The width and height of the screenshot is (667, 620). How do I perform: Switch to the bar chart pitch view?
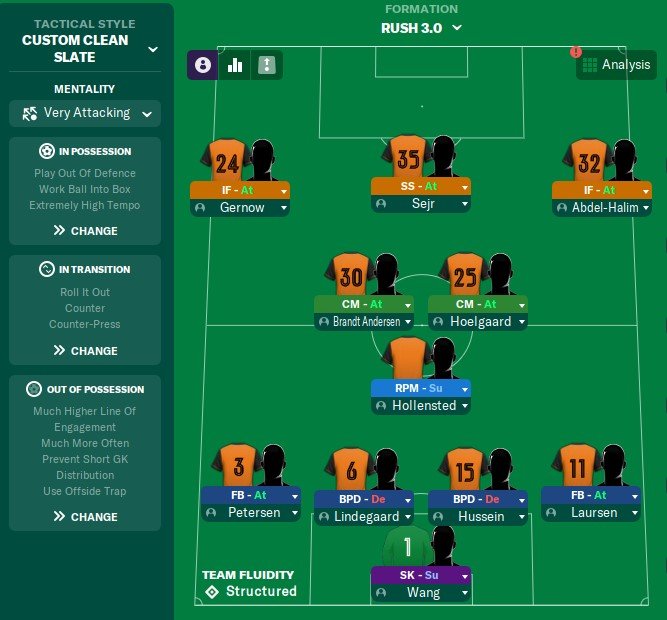click(x=236, y=65)
